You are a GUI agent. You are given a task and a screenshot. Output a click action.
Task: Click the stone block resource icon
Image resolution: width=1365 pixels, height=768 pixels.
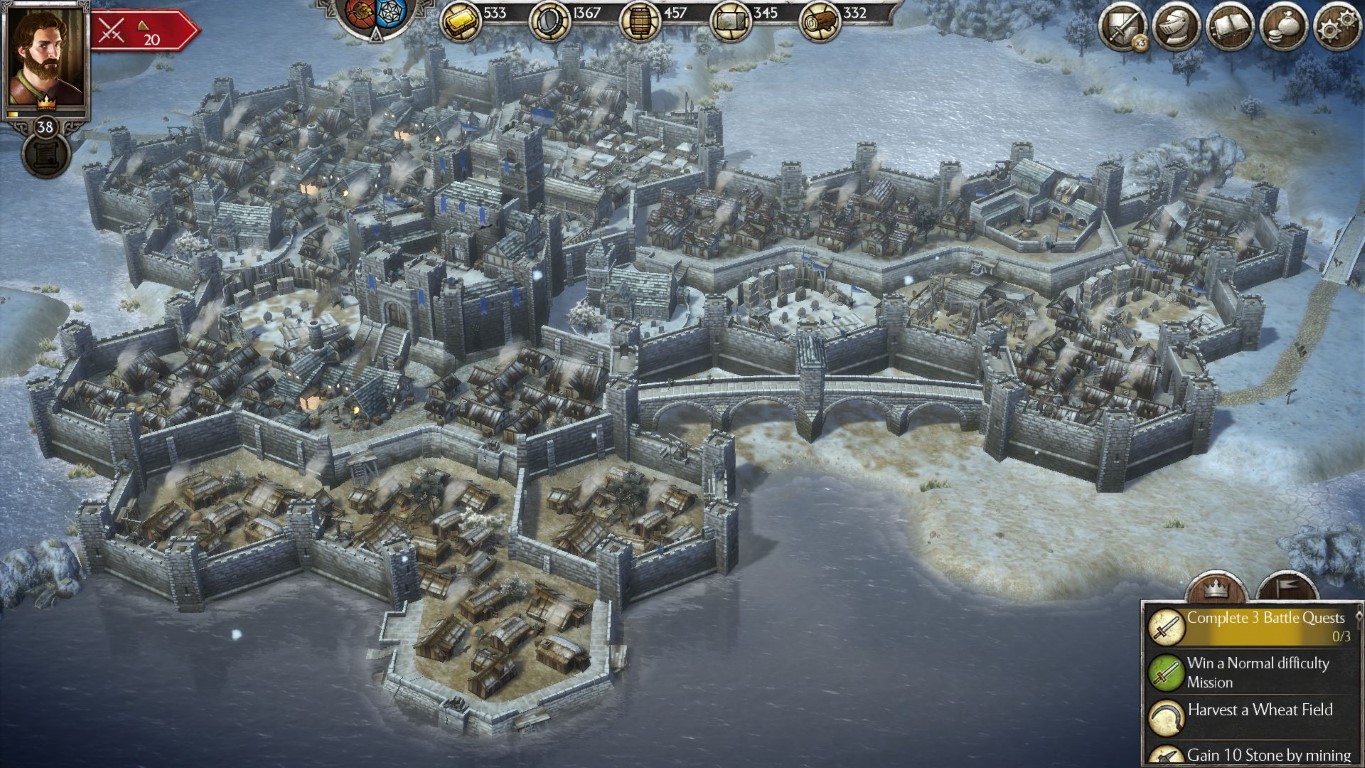[730, 21]
